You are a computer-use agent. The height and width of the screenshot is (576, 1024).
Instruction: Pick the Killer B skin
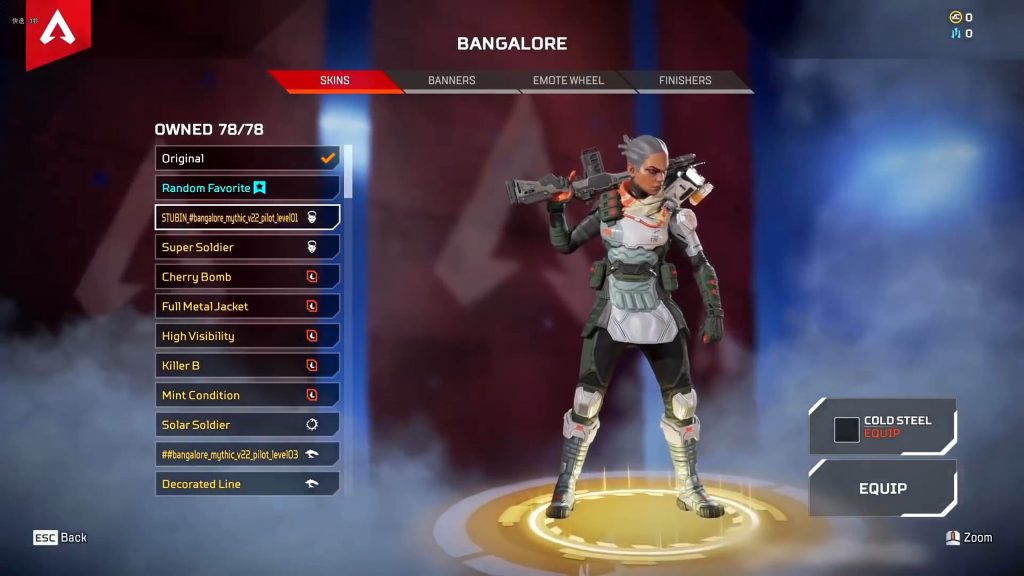[x=247, y=366]
